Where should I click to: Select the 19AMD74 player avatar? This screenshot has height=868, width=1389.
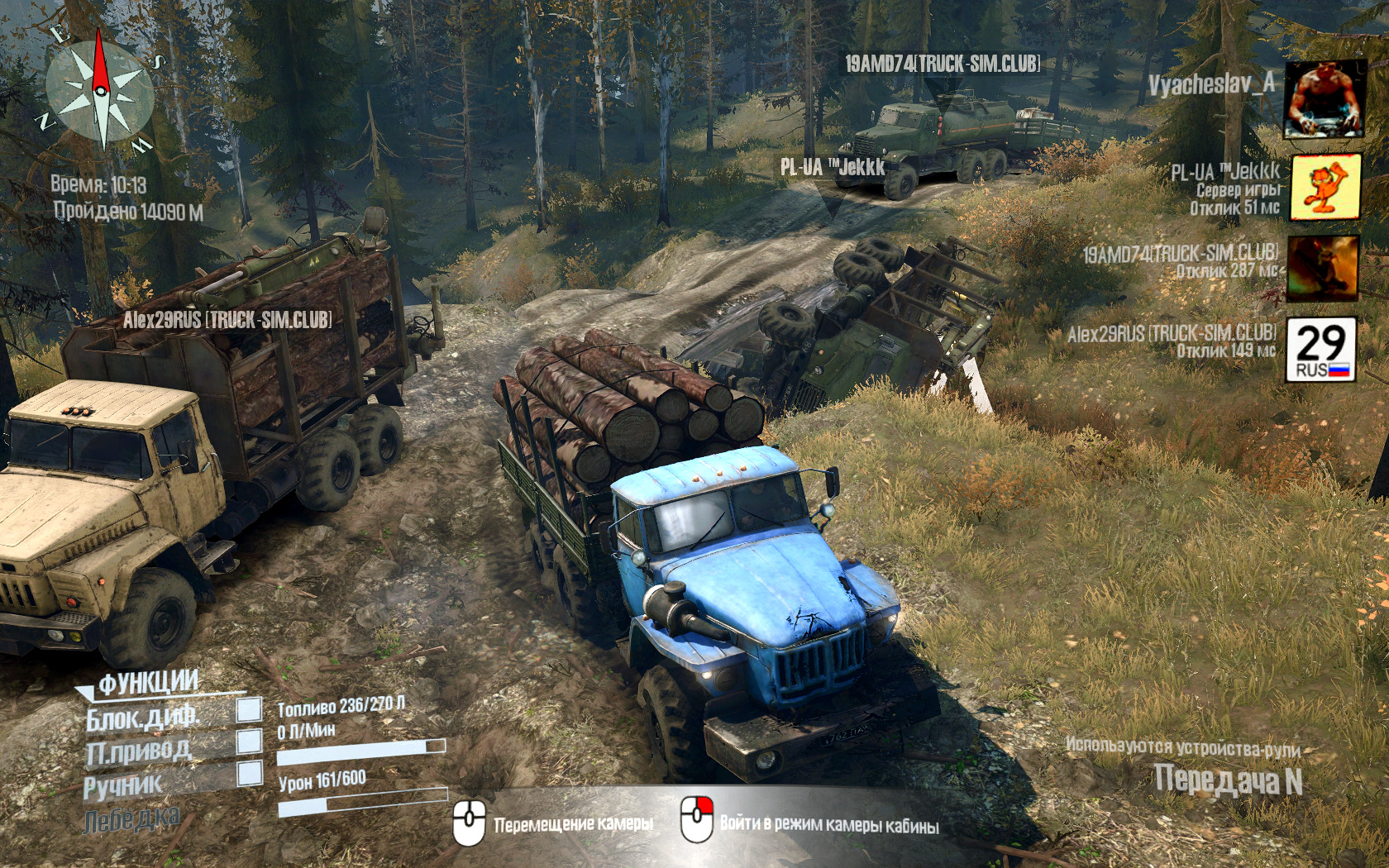(1323, 267)
